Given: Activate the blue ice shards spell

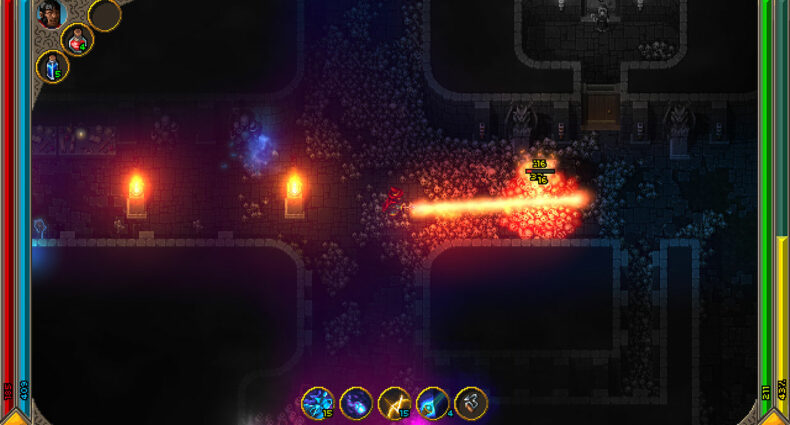Looking at the screenshot, I should pyautogui.click(x=318, y=403).
